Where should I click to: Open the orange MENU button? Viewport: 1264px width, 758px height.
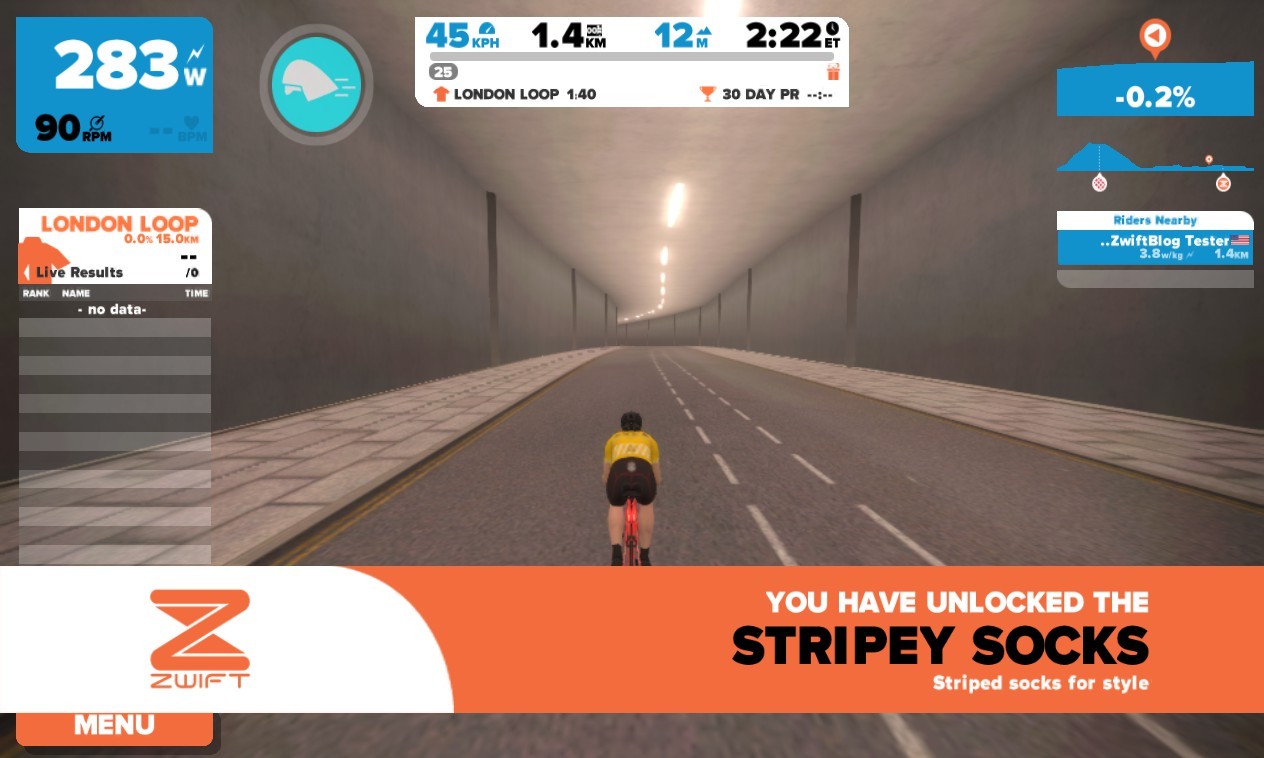(x=114, y=727)
